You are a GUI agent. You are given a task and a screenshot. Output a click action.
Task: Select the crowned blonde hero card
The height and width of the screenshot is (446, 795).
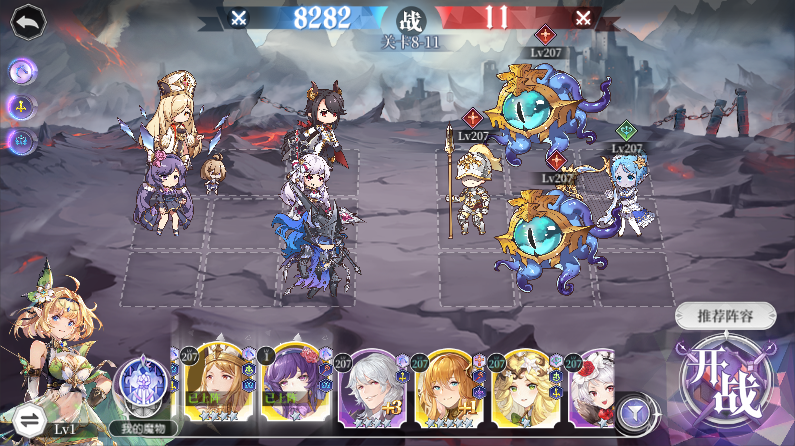click(212, 385)
